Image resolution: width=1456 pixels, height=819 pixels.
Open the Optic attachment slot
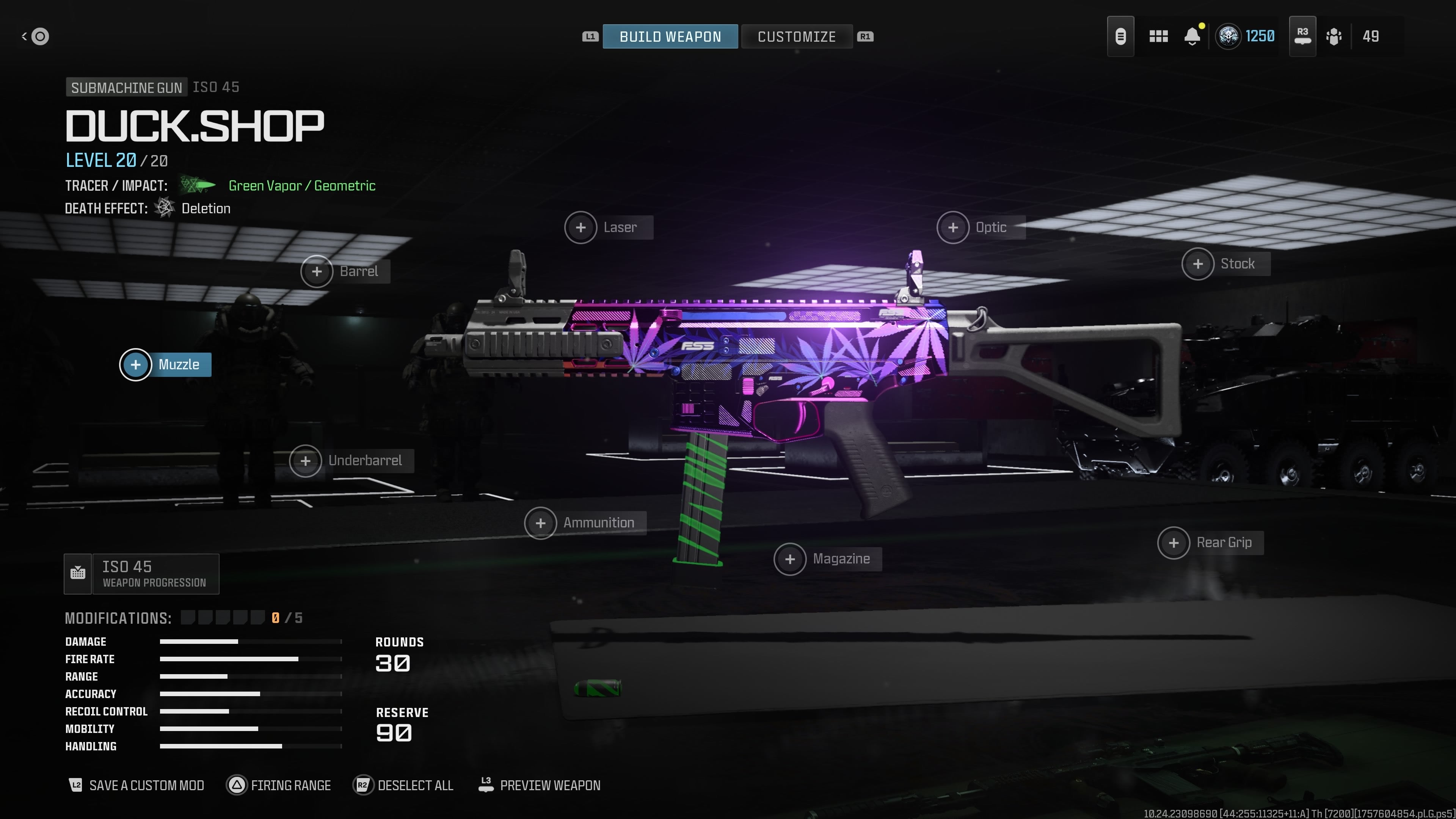[x=980, y=227]
